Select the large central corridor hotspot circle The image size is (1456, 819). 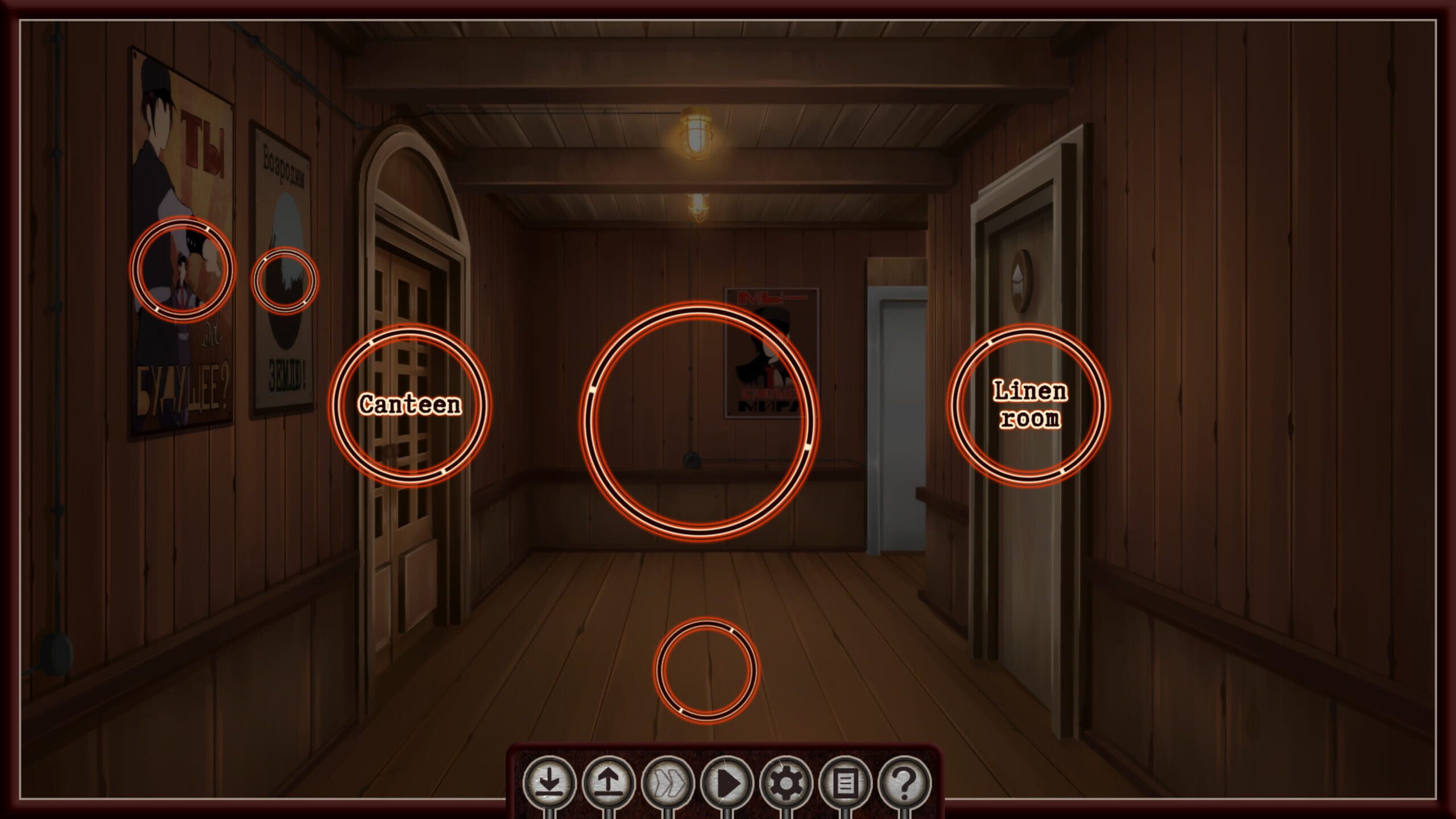[x=699, y=420]
